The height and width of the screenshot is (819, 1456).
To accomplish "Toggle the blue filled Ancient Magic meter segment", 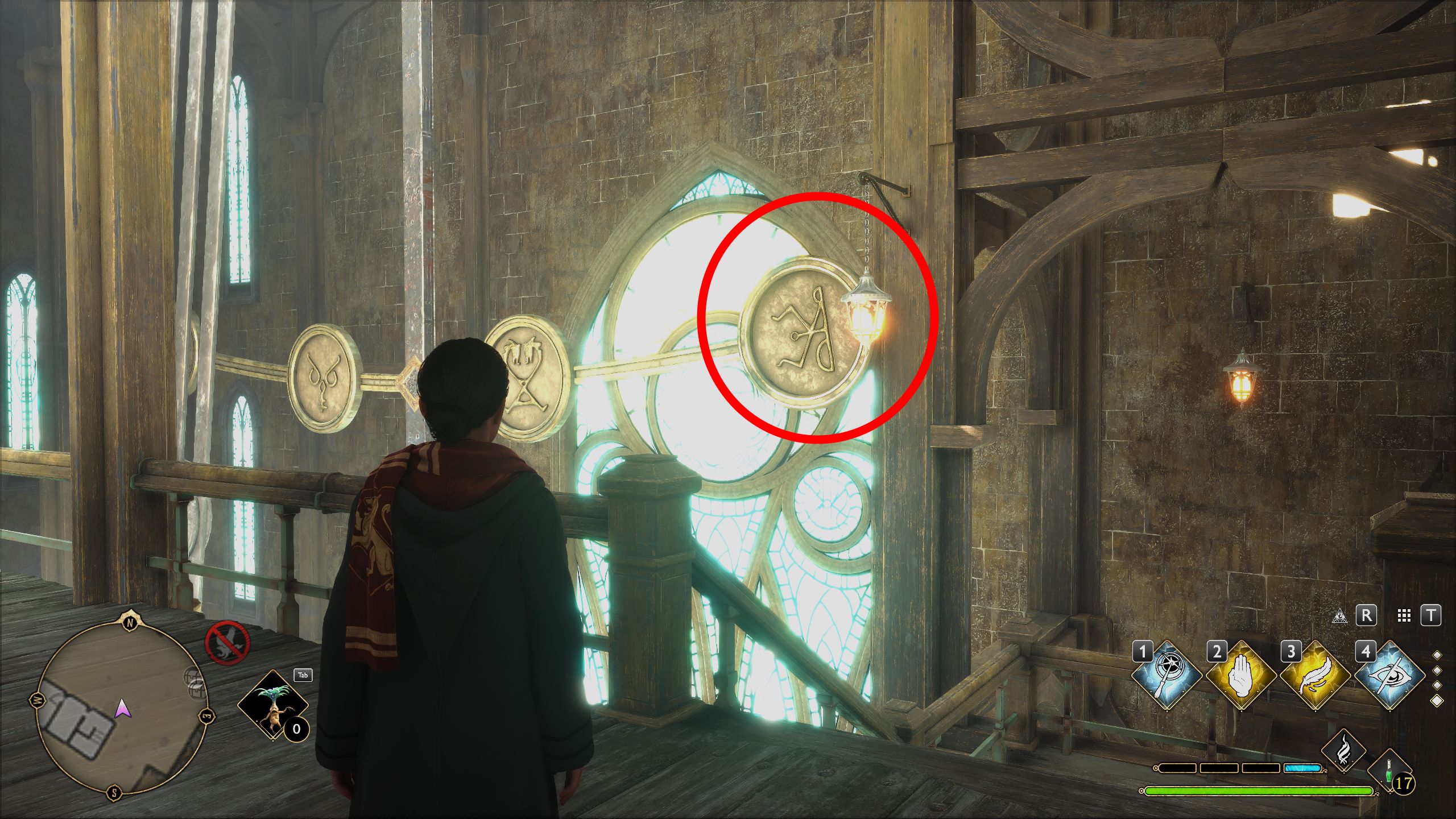I will click(1302, 770).
